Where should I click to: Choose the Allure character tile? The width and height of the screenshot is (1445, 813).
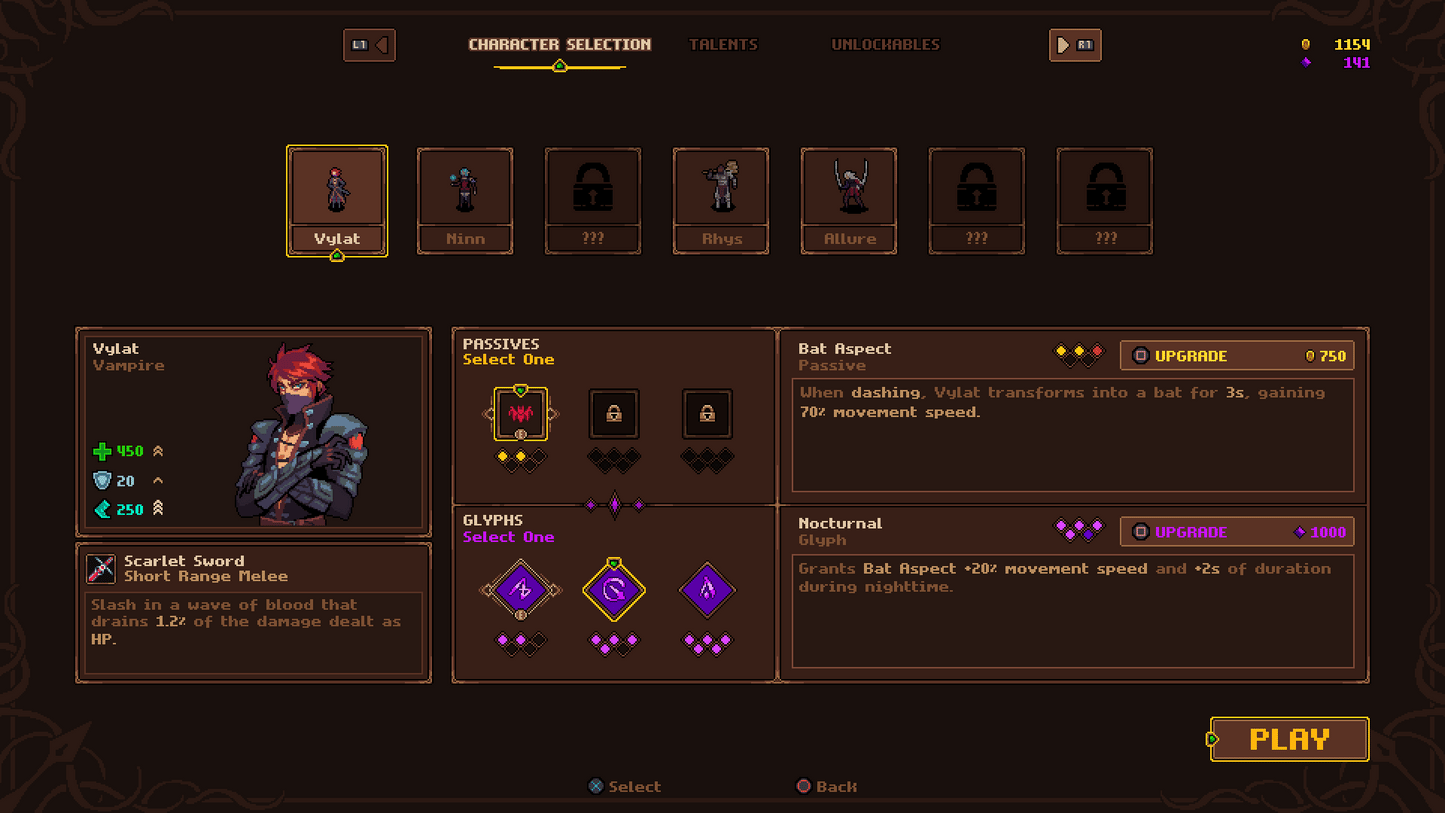(x=849, y=200)
